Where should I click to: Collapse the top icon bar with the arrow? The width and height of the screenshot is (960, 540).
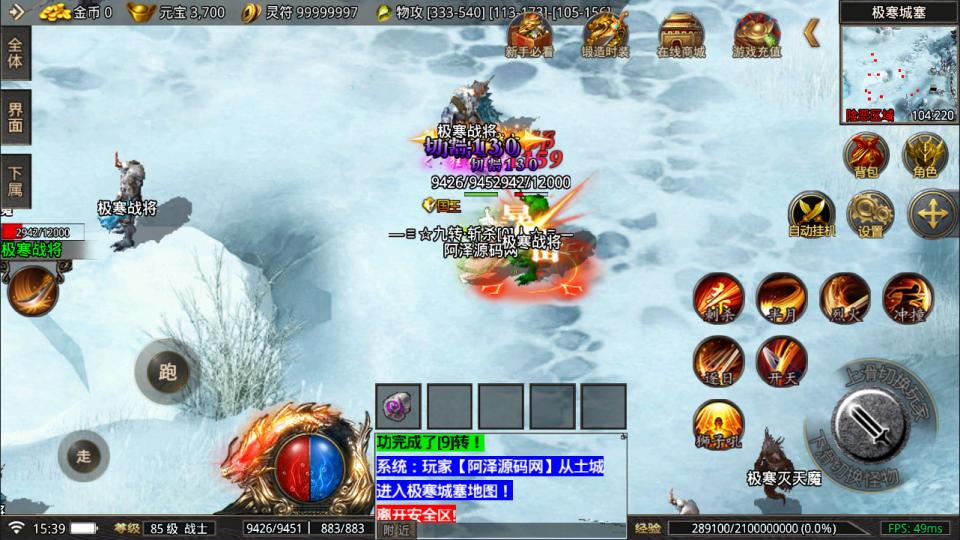tap(811, 33)
